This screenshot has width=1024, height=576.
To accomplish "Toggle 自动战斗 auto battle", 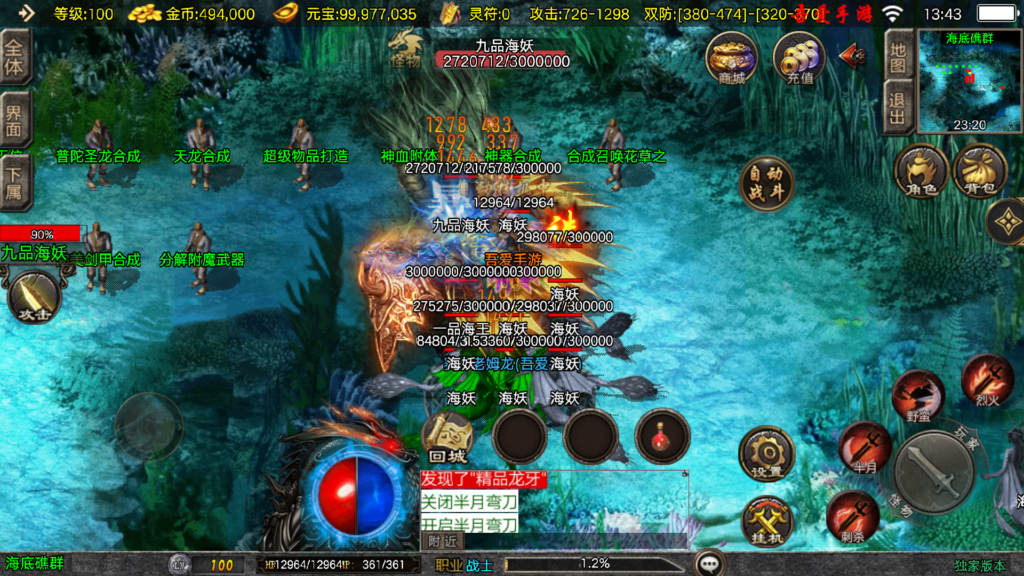I will point(766,183).
